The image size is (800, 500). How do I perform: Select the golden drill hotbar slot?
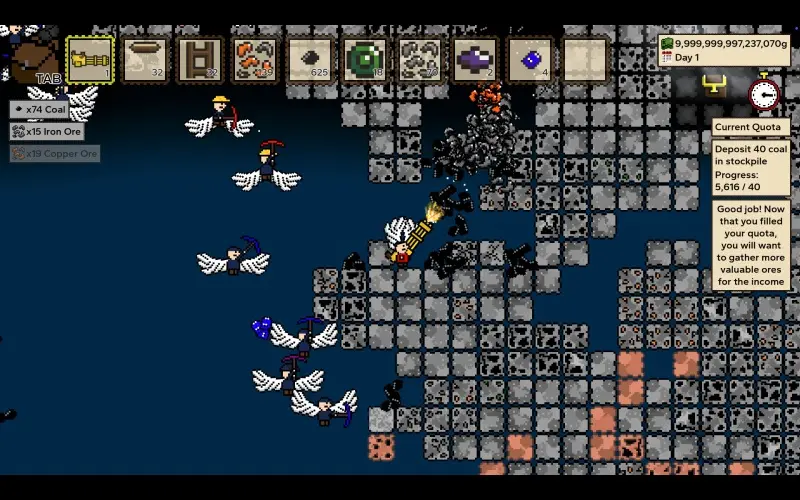90,59
